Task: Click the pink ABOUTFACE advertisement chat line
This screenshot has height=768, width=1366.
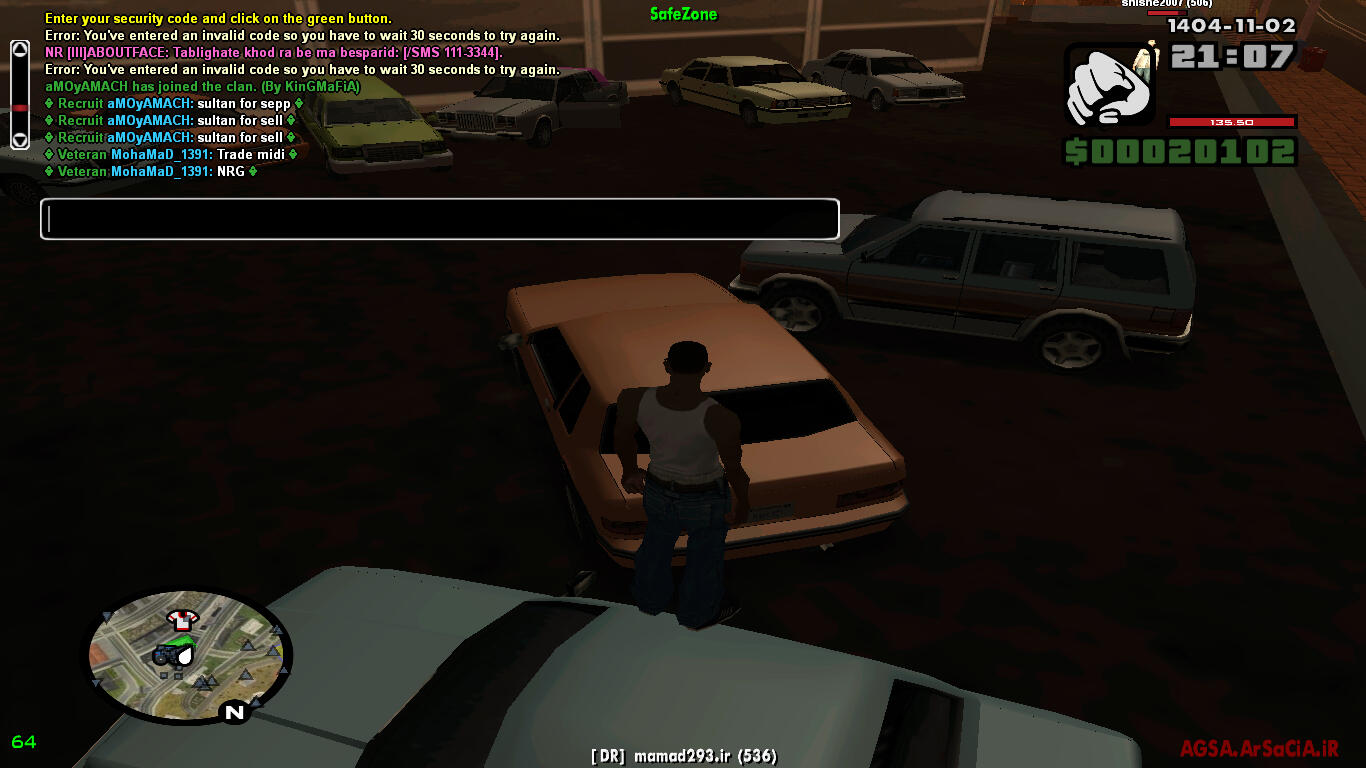Action: pyautogui.click(x=272, y=52)
